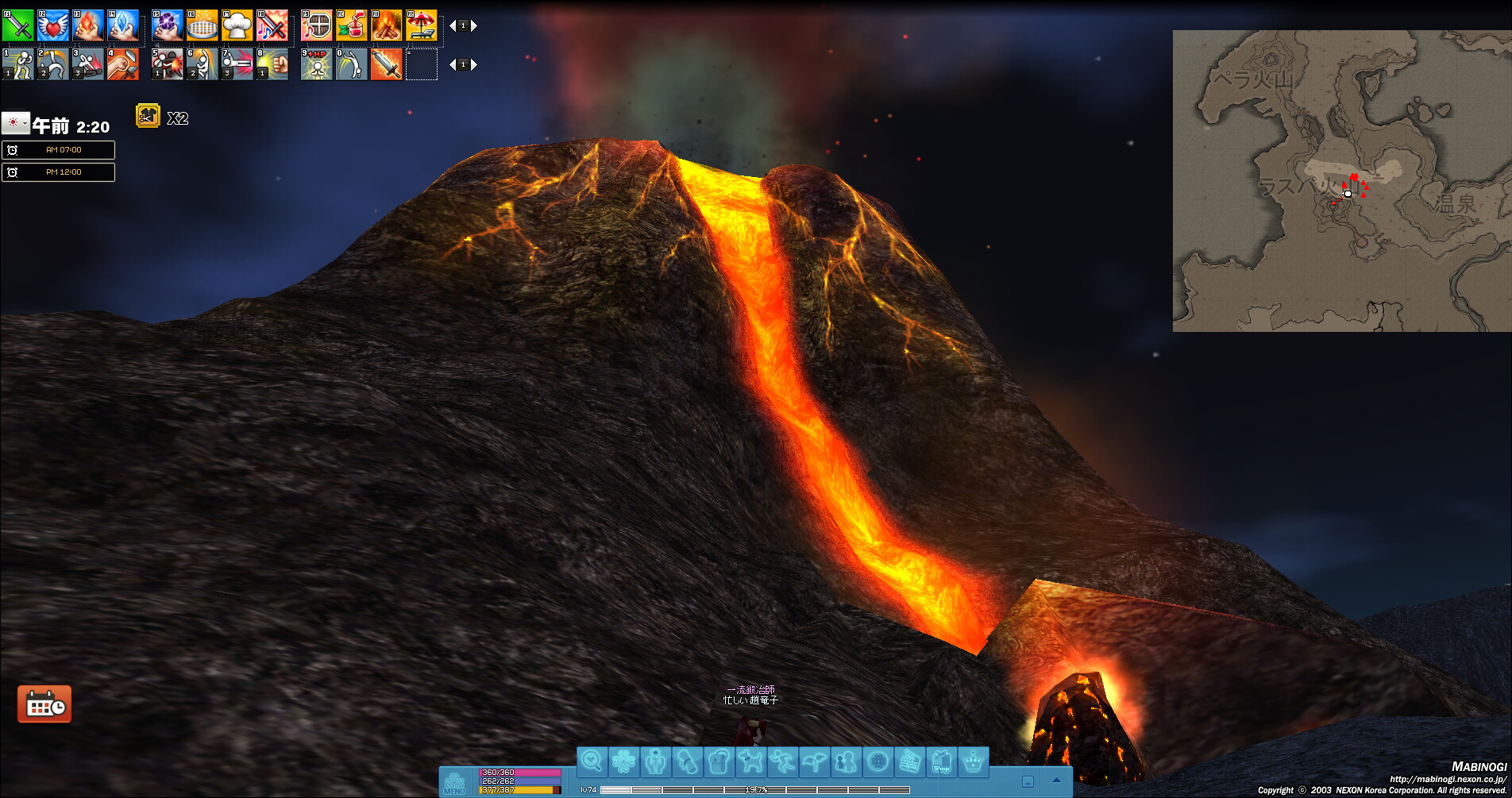Open the red calendar event button
Viewport: 1512px width, 798px height.
(44, 704)
